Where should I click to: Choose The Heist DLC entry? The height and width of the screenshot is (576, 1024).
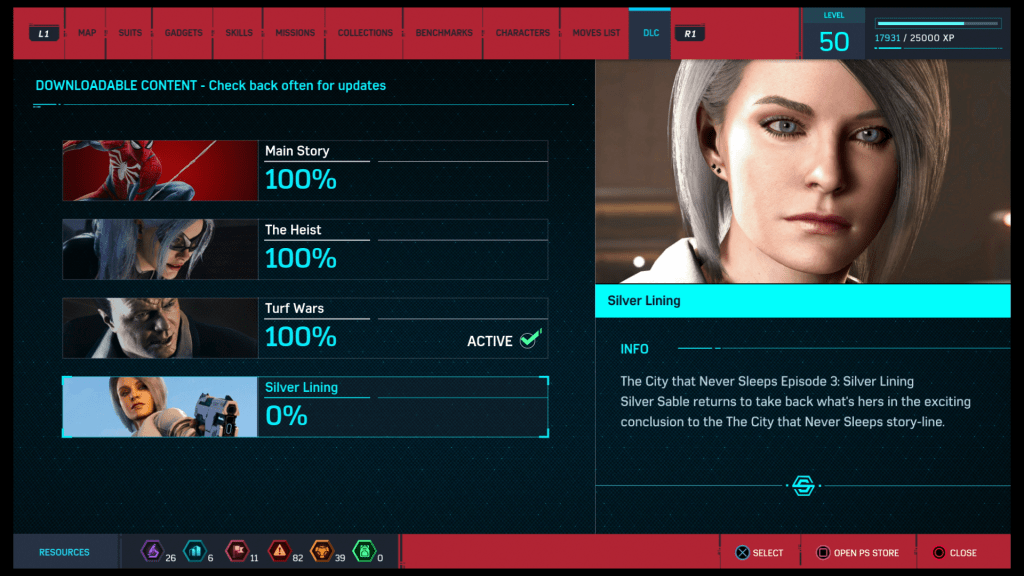305,249
